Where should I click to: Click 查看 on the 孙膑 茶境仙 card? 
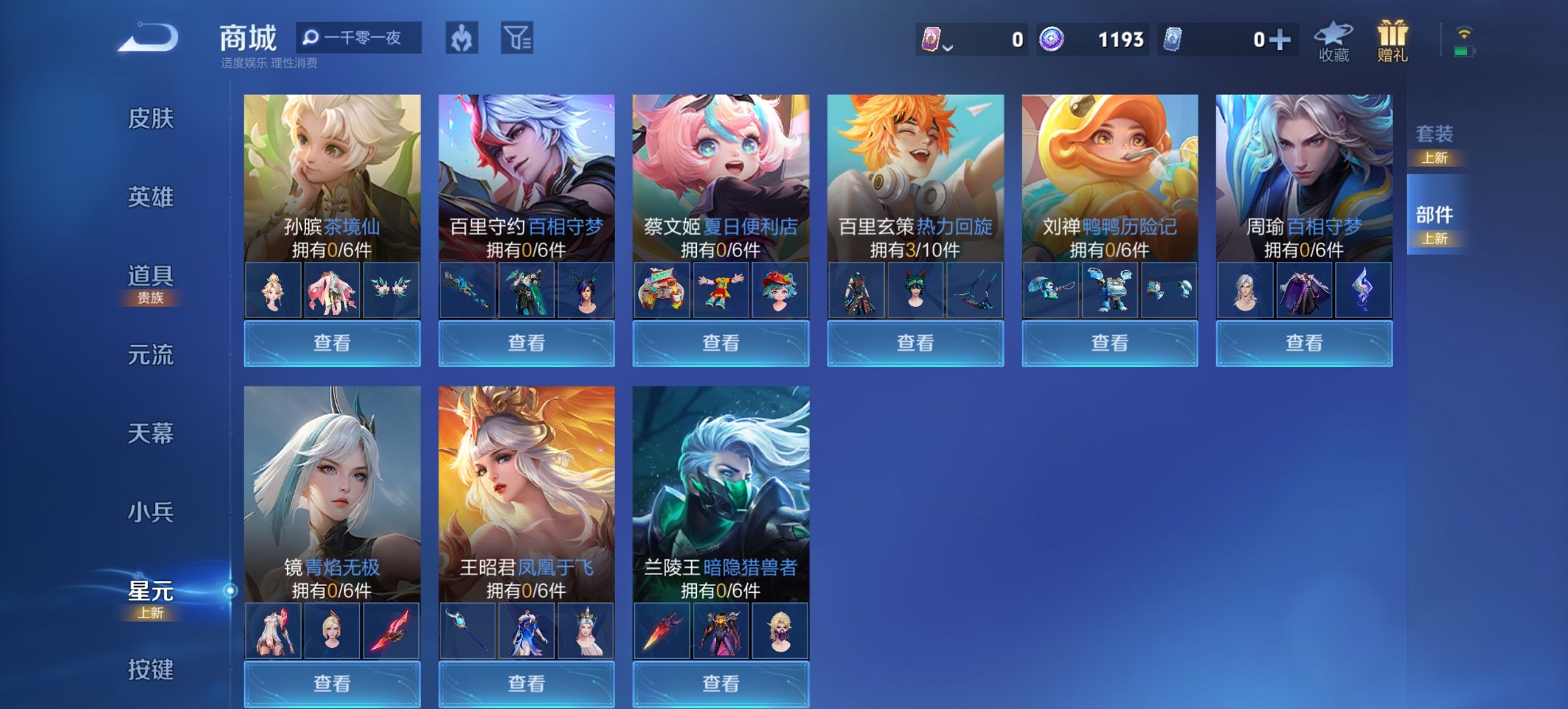pos(331,342)
